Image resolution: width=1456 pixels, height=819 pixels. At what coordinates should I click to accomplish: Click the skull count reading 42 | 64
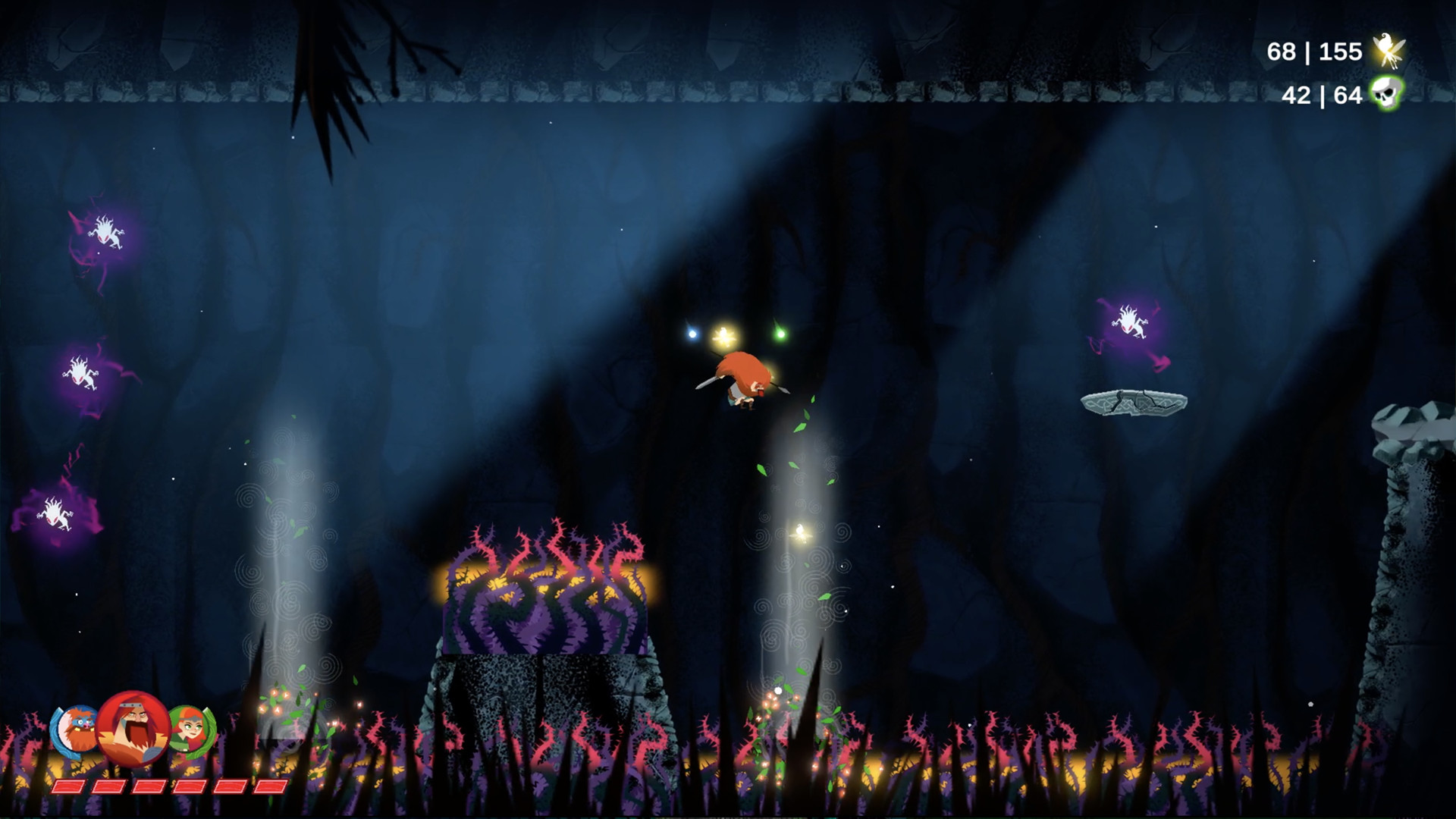point(1321,96)
